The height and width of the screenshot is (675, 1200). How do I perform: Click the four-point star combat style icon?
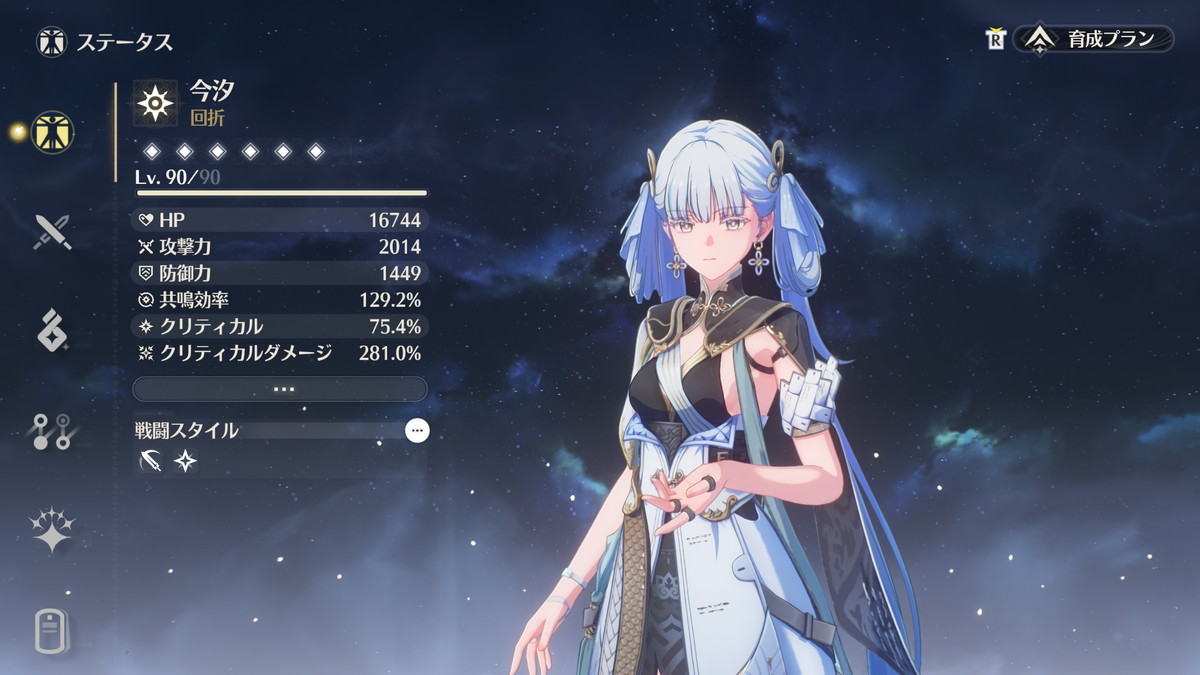pos(186,461)
